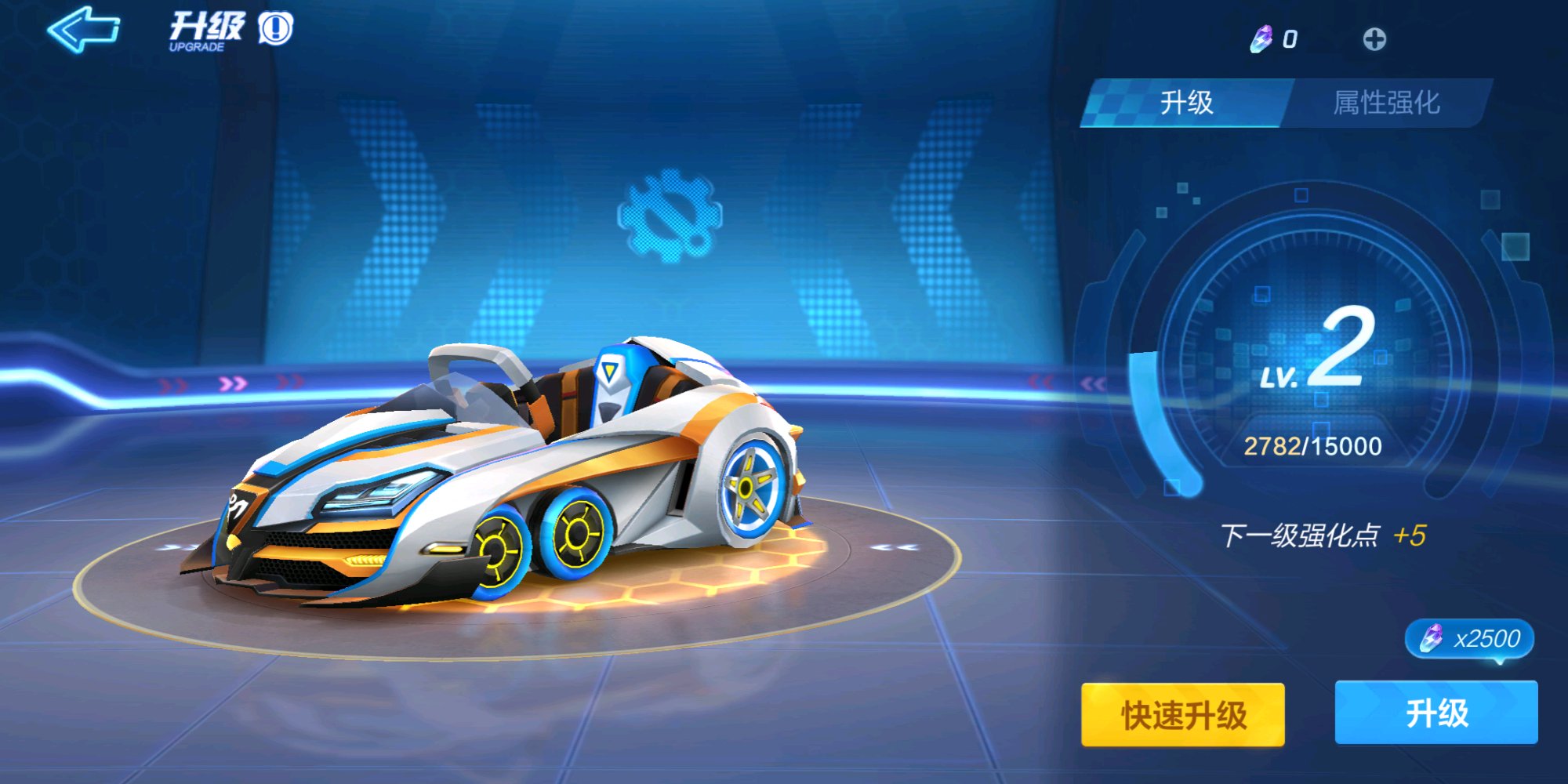This screenshot has width=1568, height=784.
Task: Open the upgrade info exclamation icon
Action: pos(275,29)
